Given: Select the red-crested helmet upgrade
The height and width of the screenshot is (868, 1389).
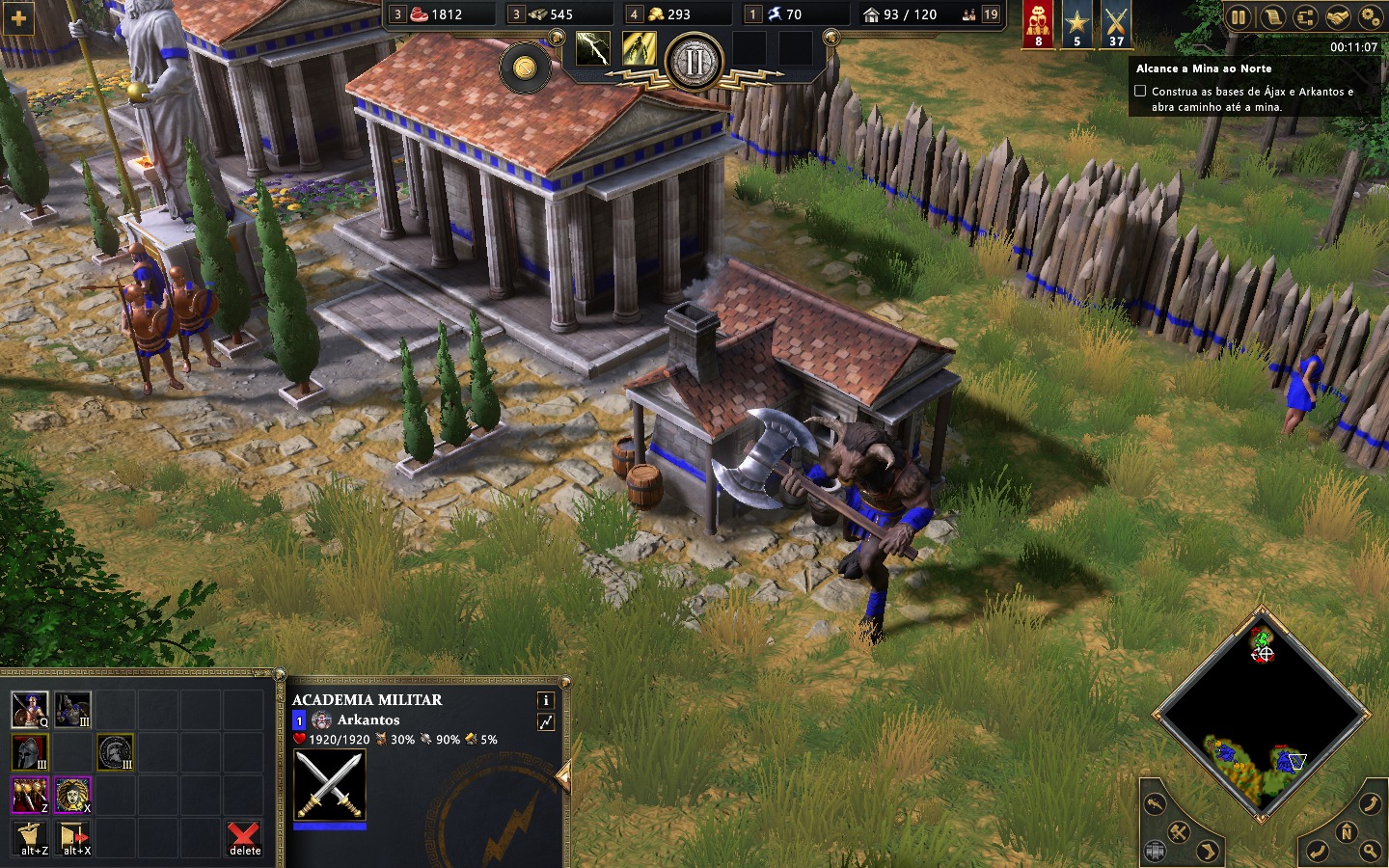Looking at the screenshot, I should click(29, 752).
